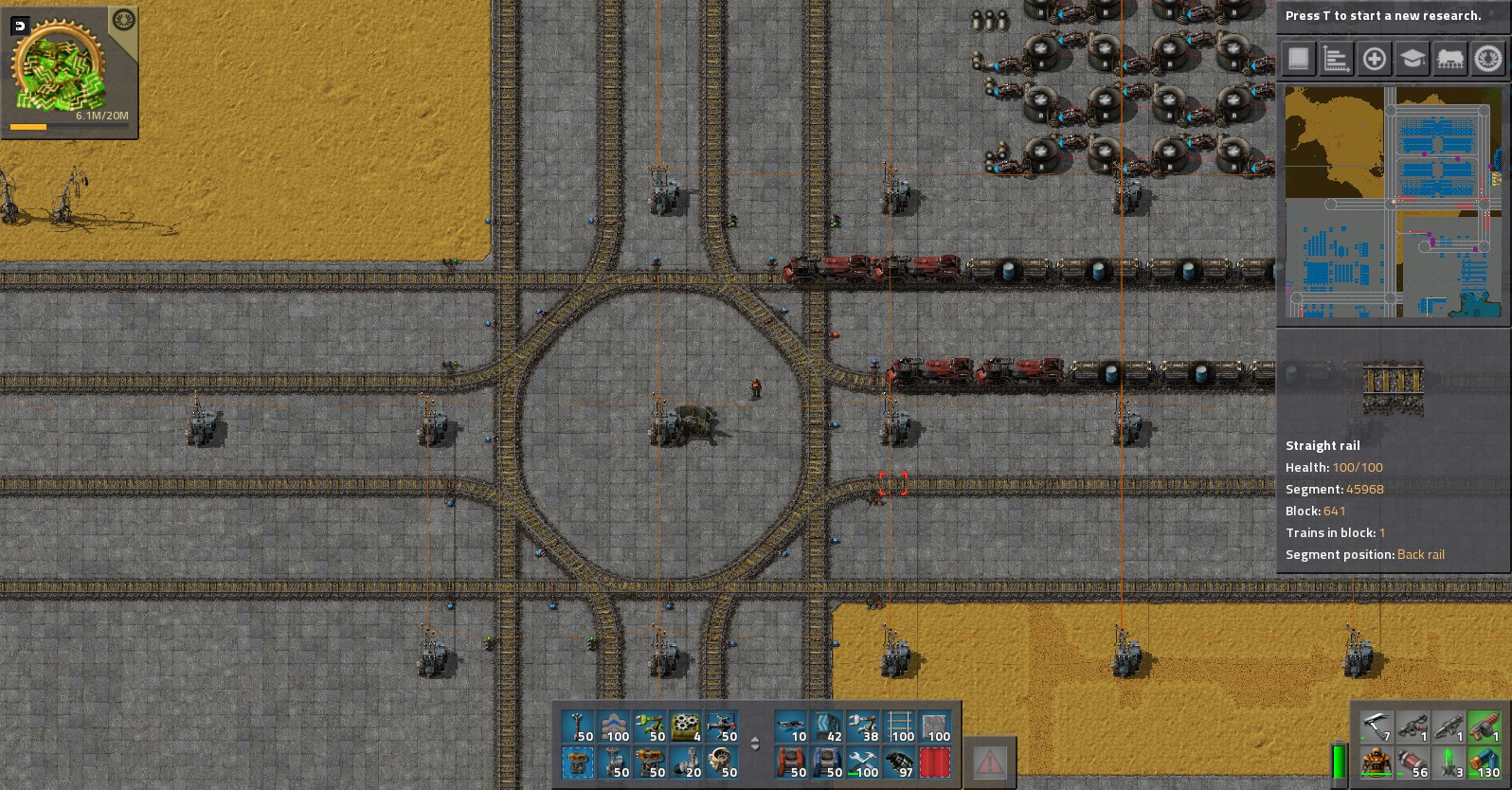This screenshot has height=790, width=1512.
Task: Click the graduation cap tutorials button
Action: [1412, 59]
